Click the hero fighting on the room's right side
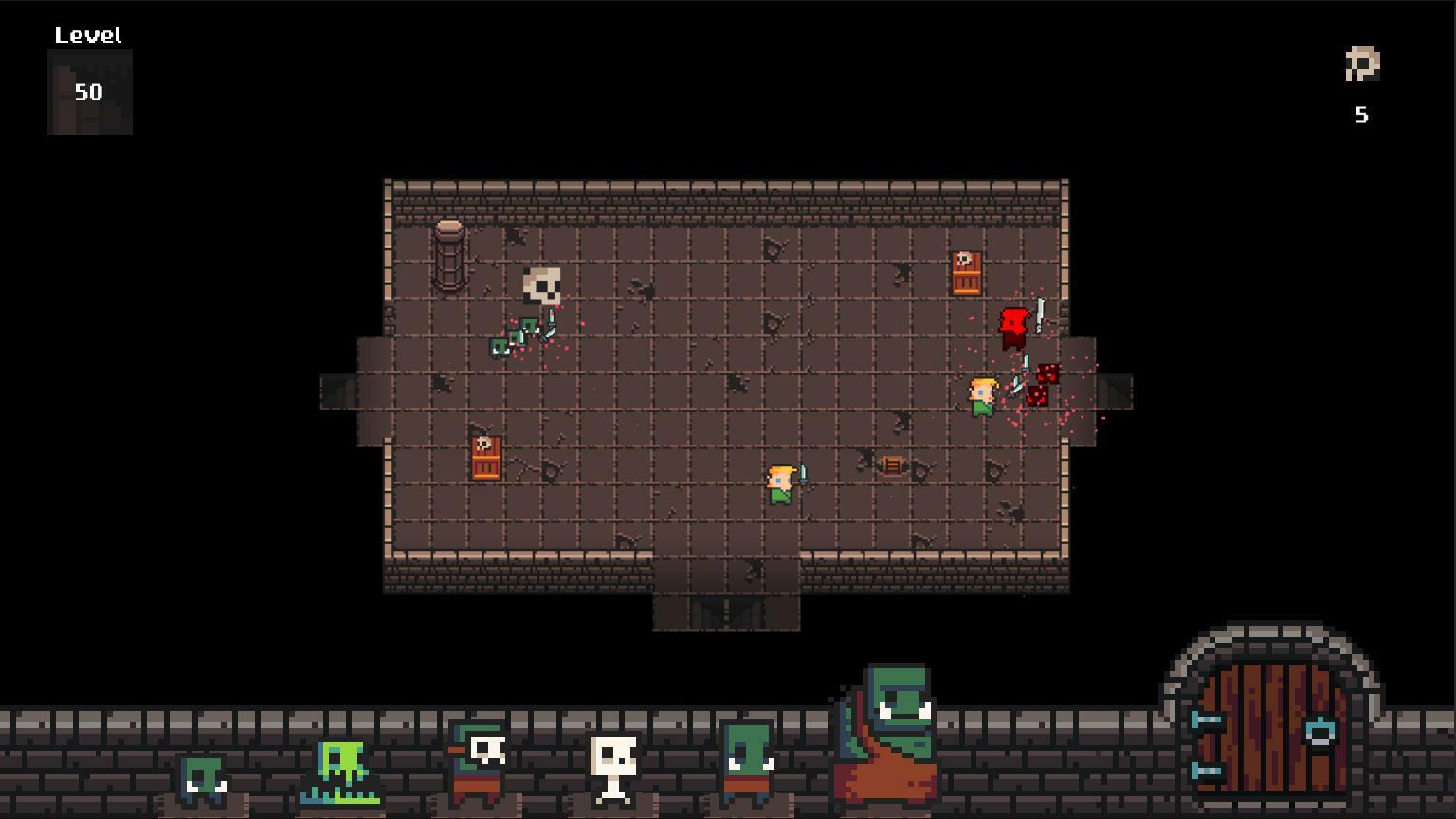The height and width of the screenshot is (819, 1456). click(983, 395)
